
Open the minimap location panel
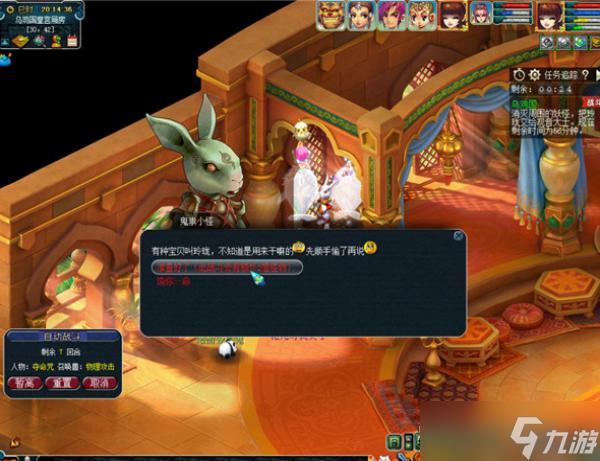[42, 21]
